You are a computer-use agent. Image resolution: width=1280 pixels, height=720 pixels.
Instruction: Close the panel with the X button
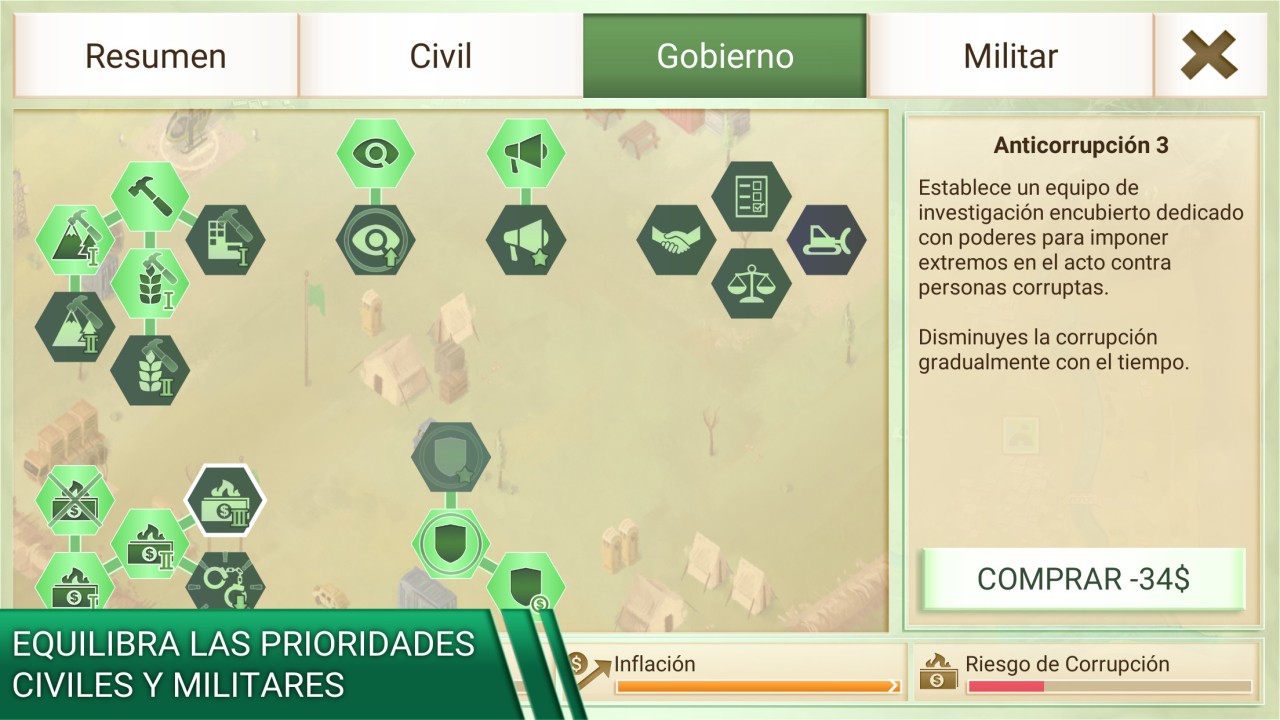pyautogui.click(x=1208, y=56)
